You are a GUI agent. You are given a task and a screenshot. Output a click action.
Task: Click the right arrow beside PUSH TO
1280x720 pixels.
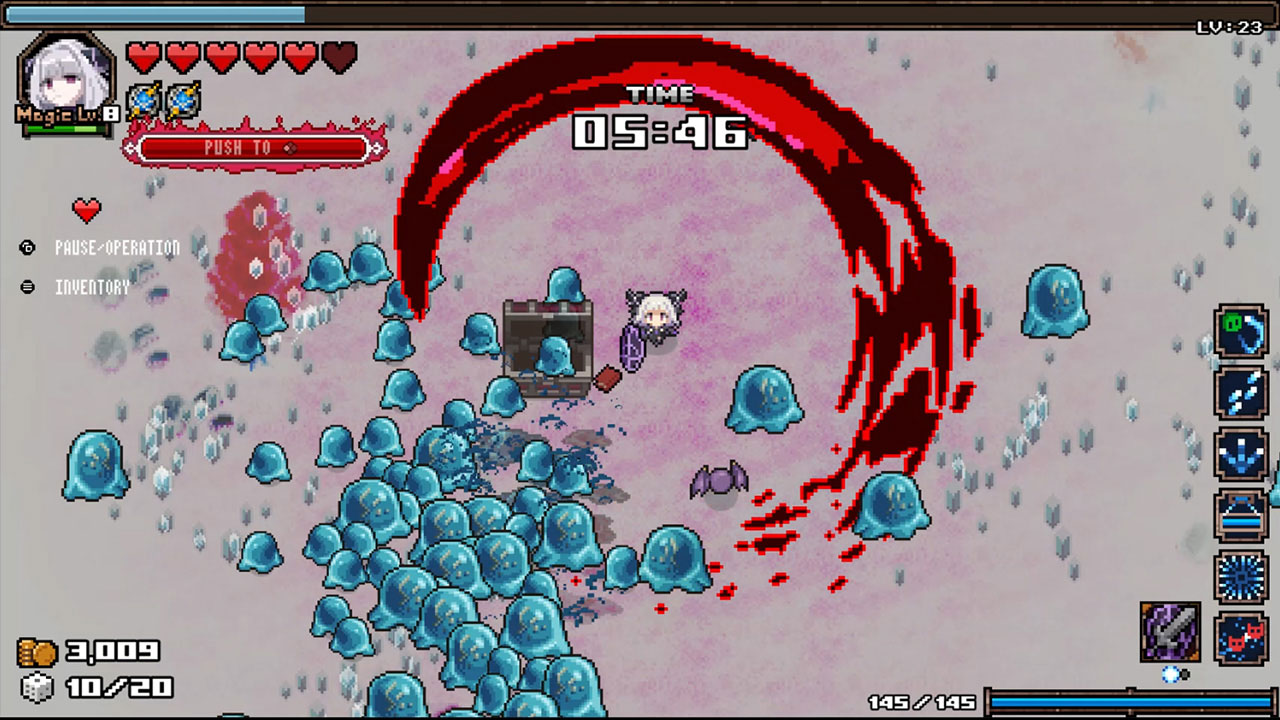tap(377, 148)
